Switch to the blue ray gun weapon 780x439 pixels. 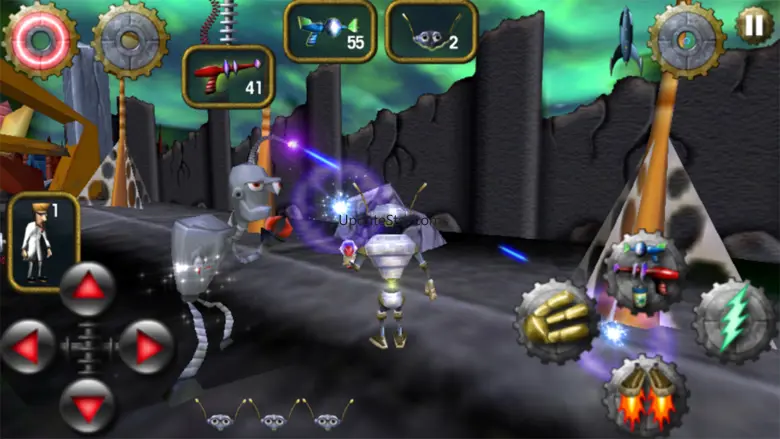(330, 30)
